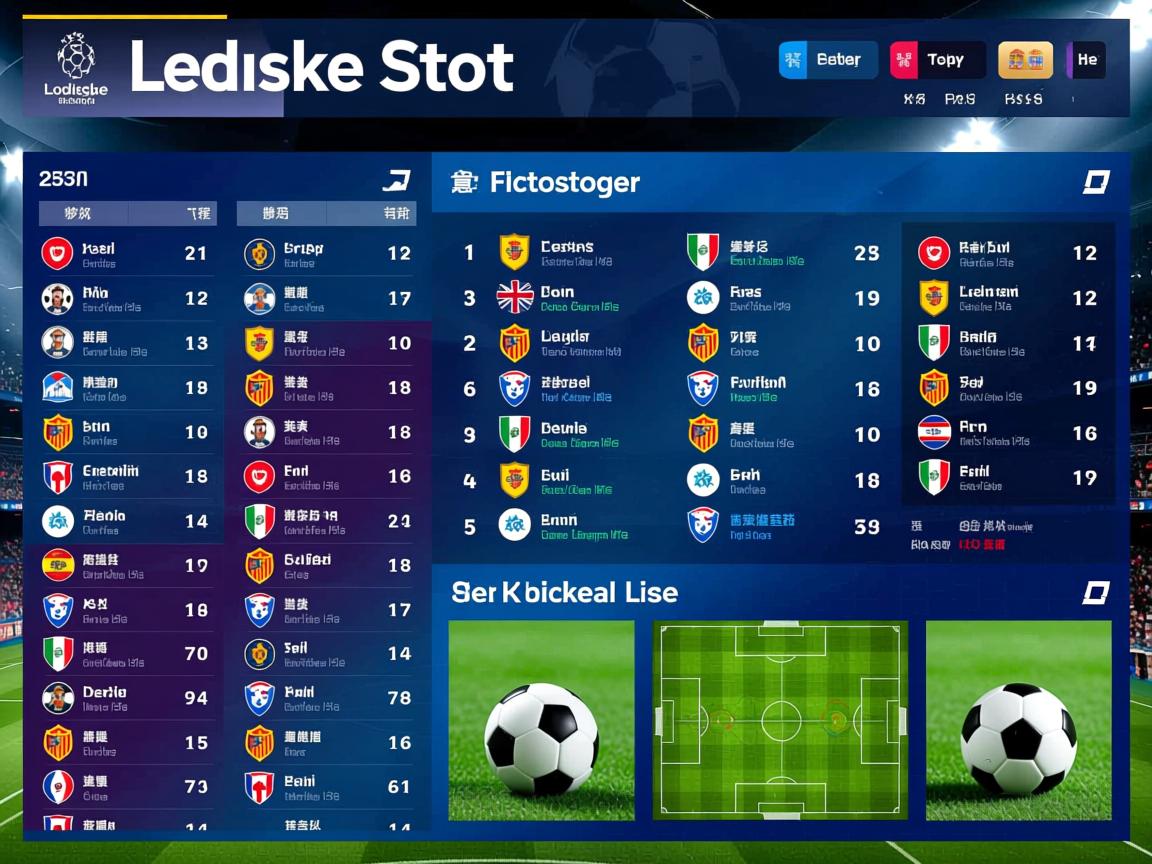Choose the Bnnn row ranked 5

[x=580, y=525]
